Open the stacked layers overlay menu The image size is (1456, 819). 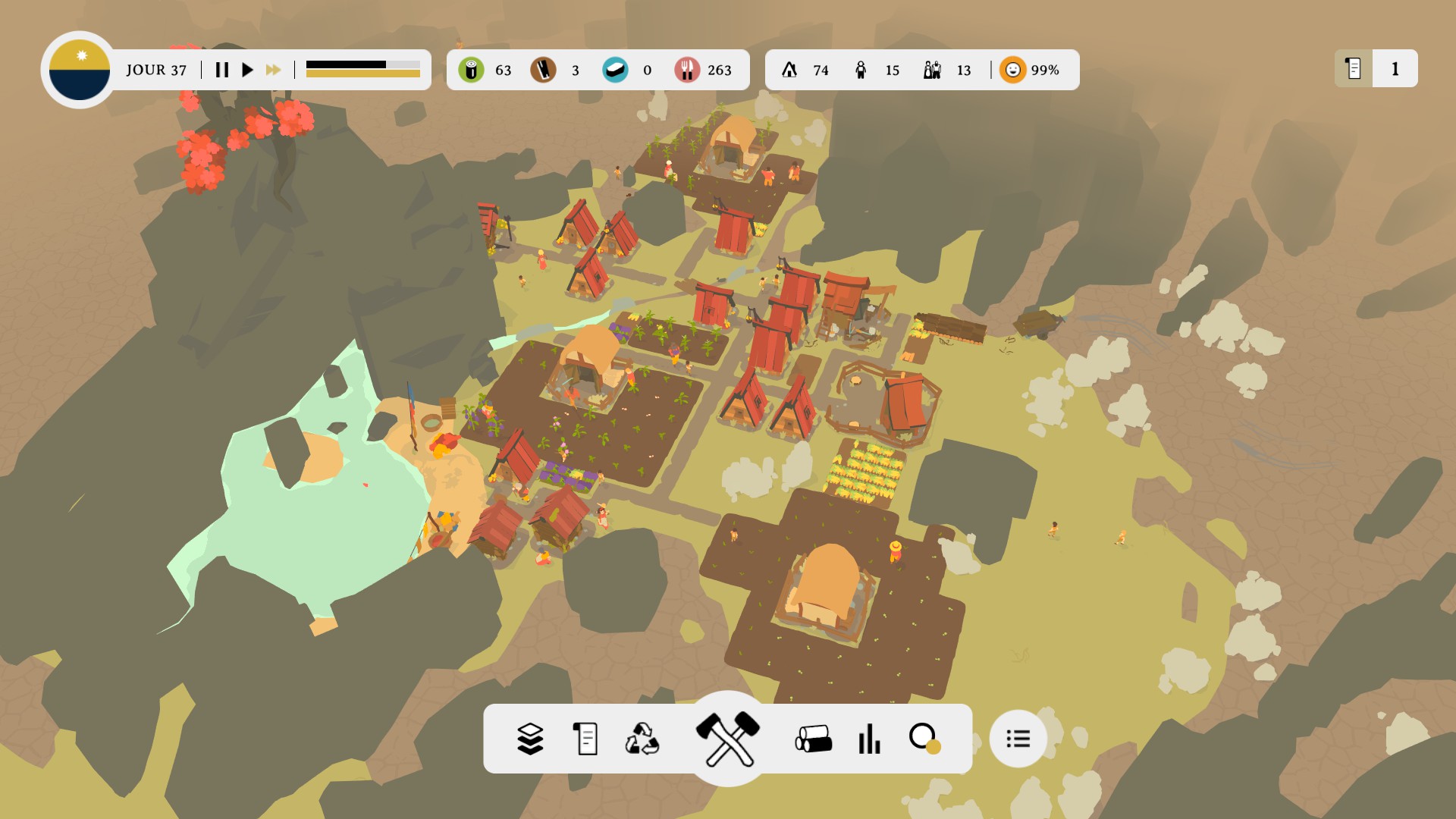(530, 739)
